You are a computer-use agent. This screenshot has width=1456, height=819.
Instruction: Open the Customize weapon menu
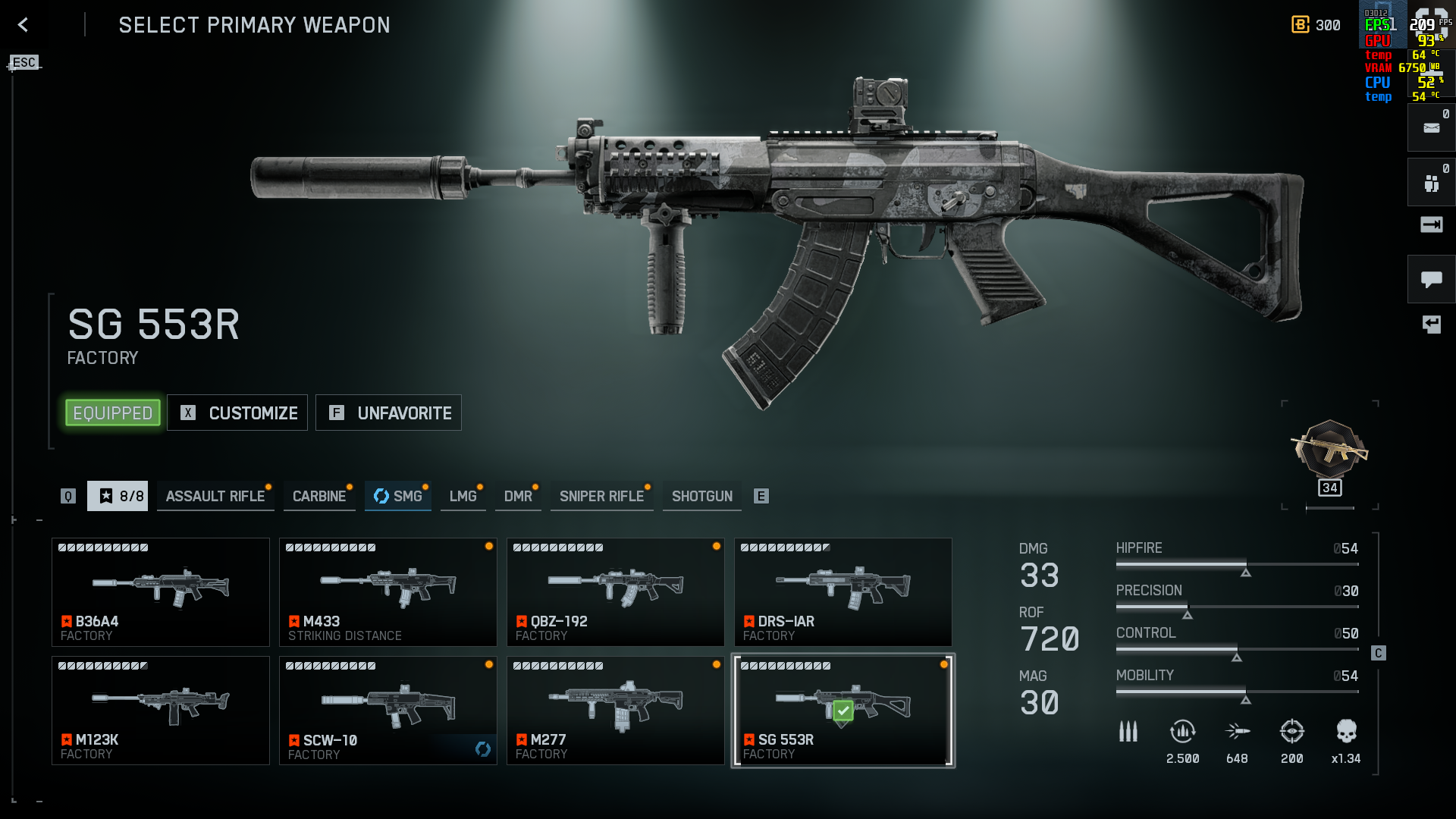[x=237, y=413]
